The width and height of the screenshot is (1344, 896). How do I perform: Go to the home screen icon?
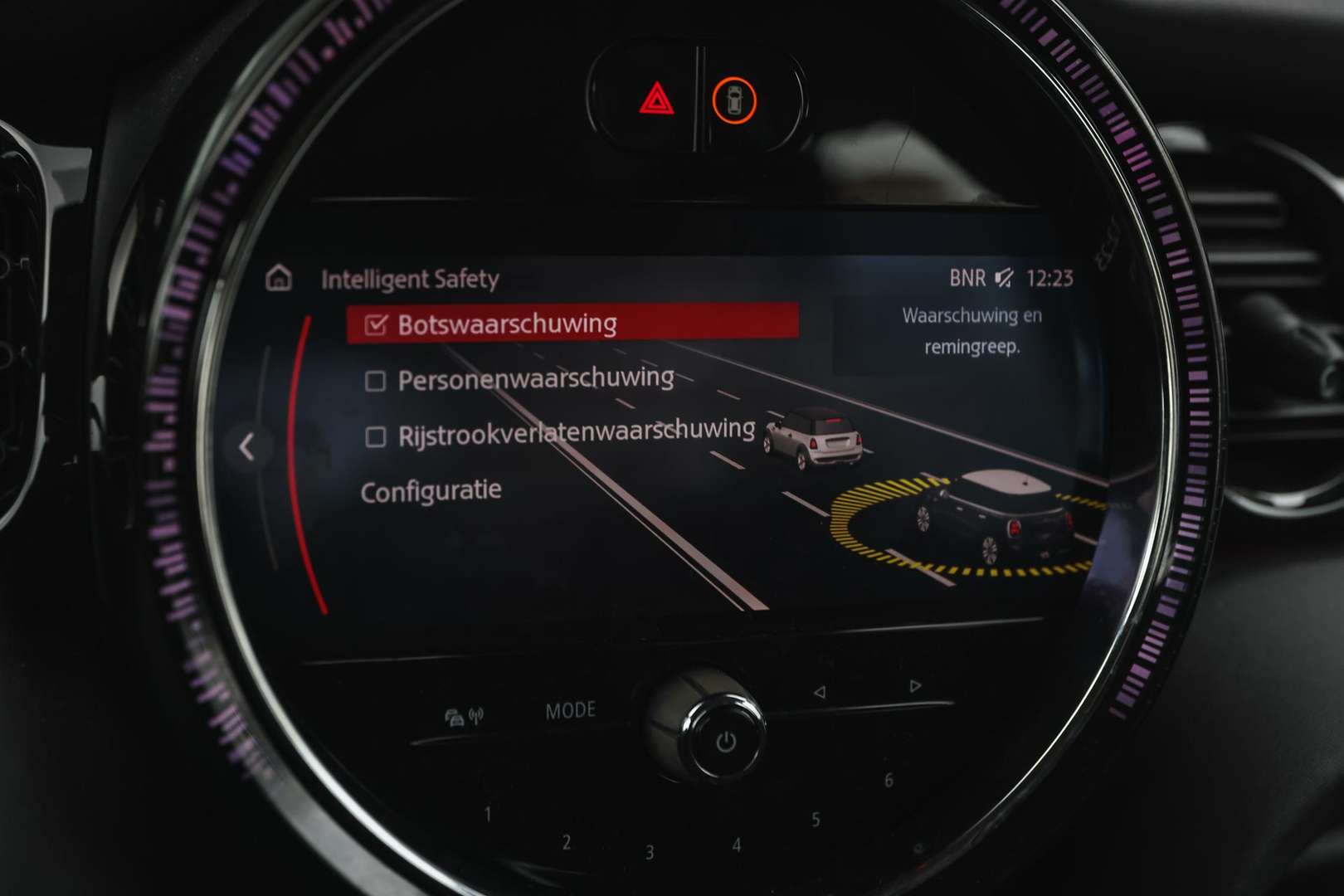click(x=279, y=278)
